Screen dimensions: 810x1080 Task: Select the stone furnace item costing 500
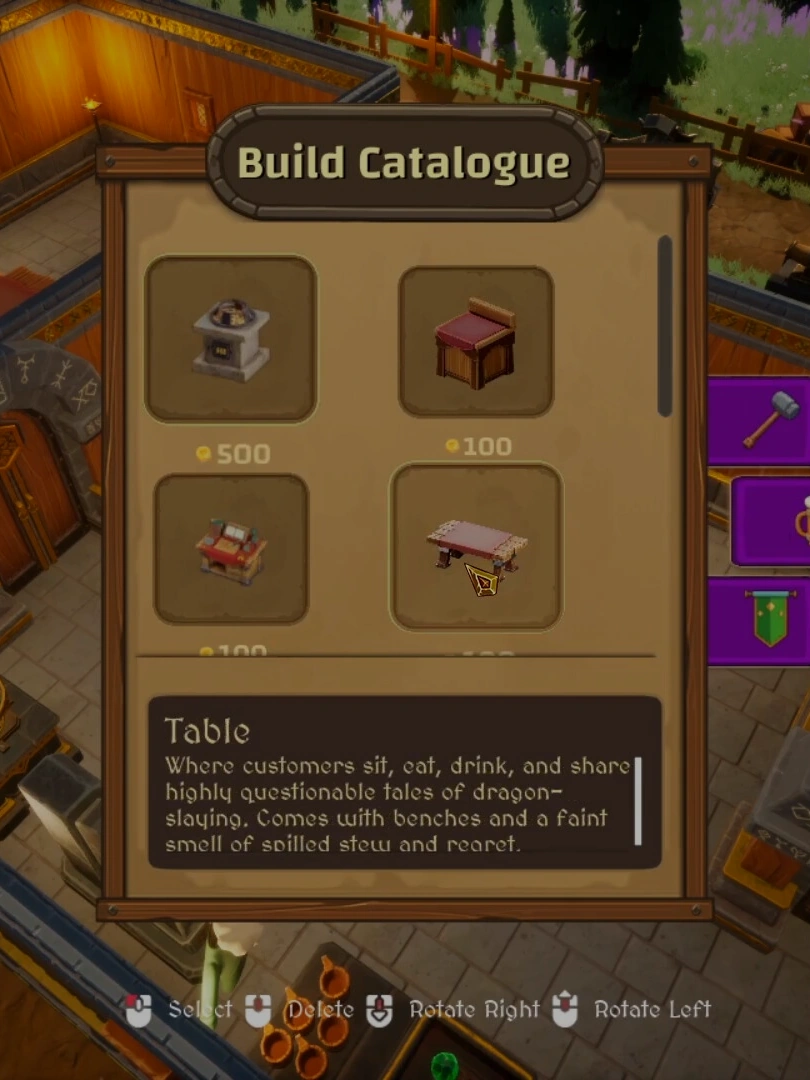[x=231, y=338]
